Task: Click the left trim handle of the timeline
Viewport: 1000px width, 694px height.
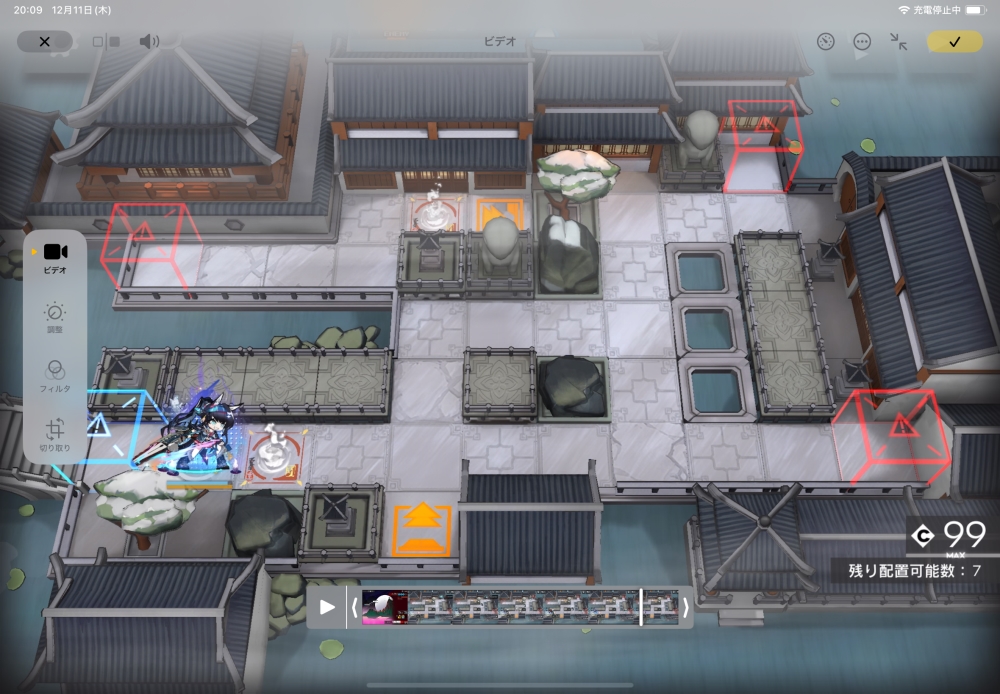Action: tap(352, 606)
